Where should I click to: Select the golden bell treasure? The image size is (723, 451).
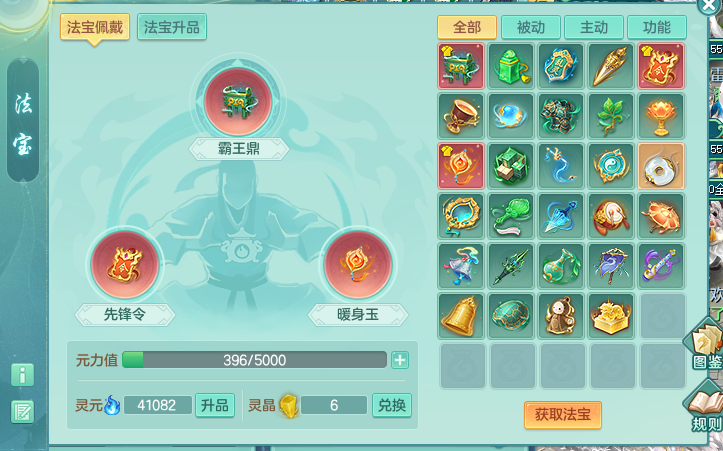coord(461,315)
